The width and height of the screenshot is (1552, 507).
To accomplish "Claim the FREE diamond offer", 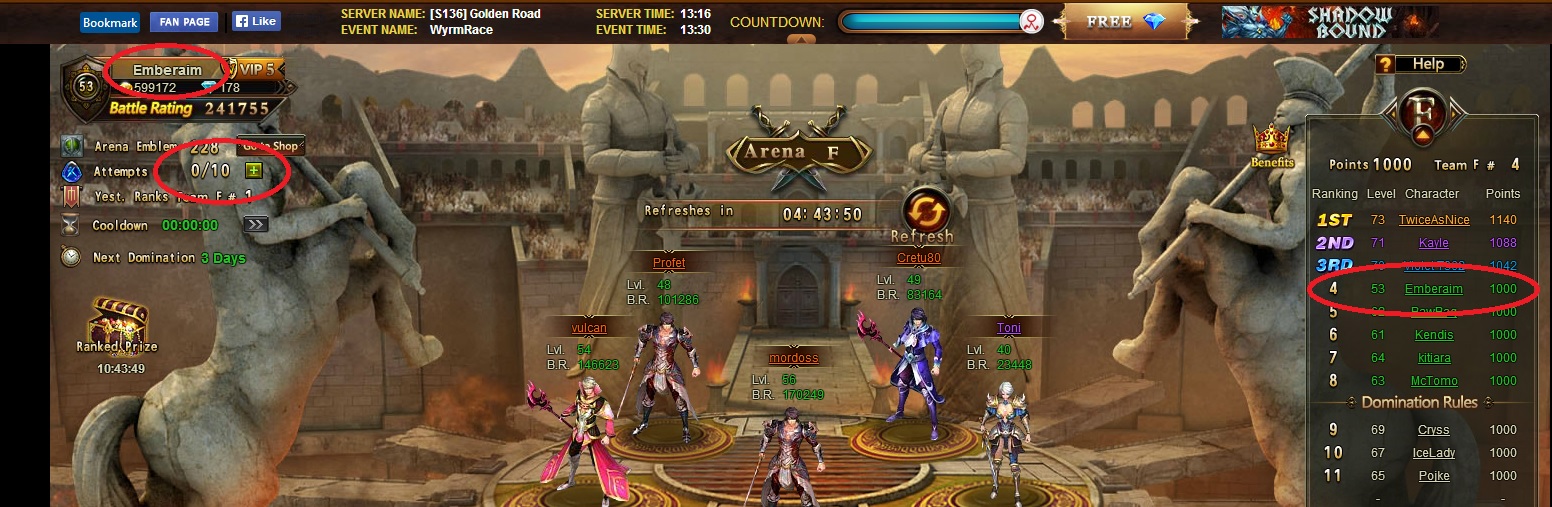I will click(1127, 22).
